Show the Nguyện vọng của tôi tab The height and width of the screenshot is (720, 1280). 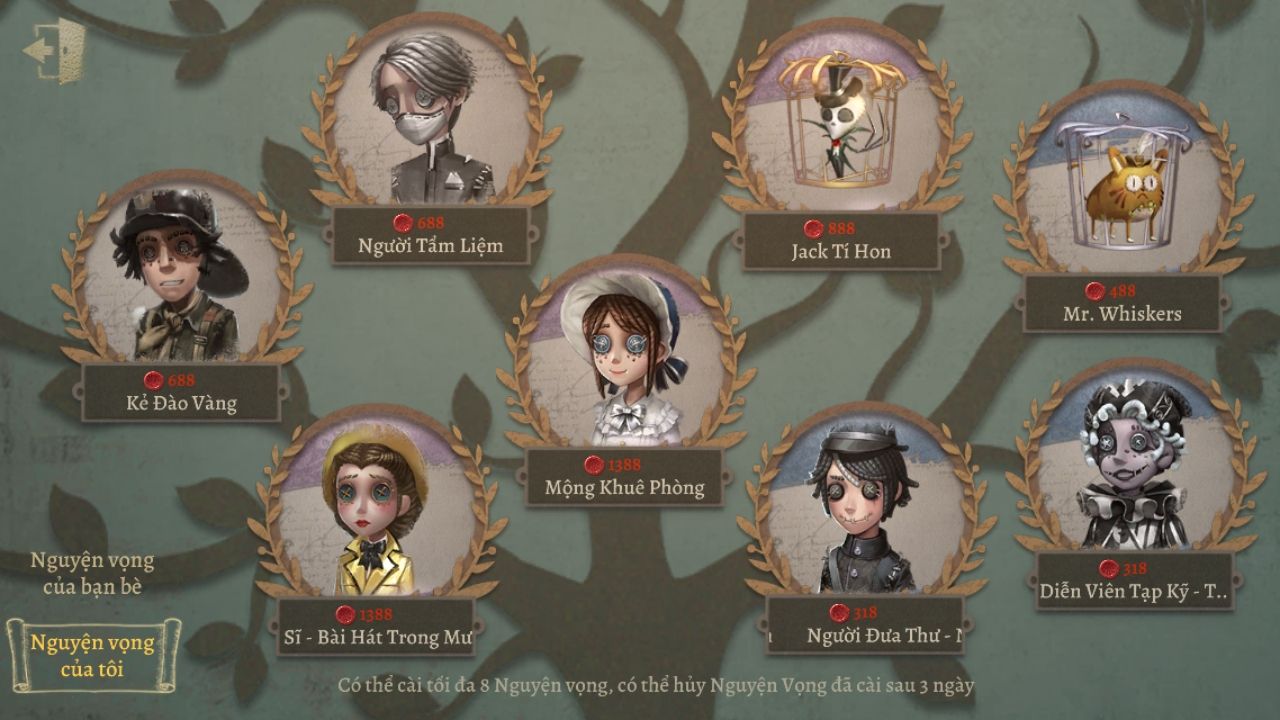click(92, 656)
